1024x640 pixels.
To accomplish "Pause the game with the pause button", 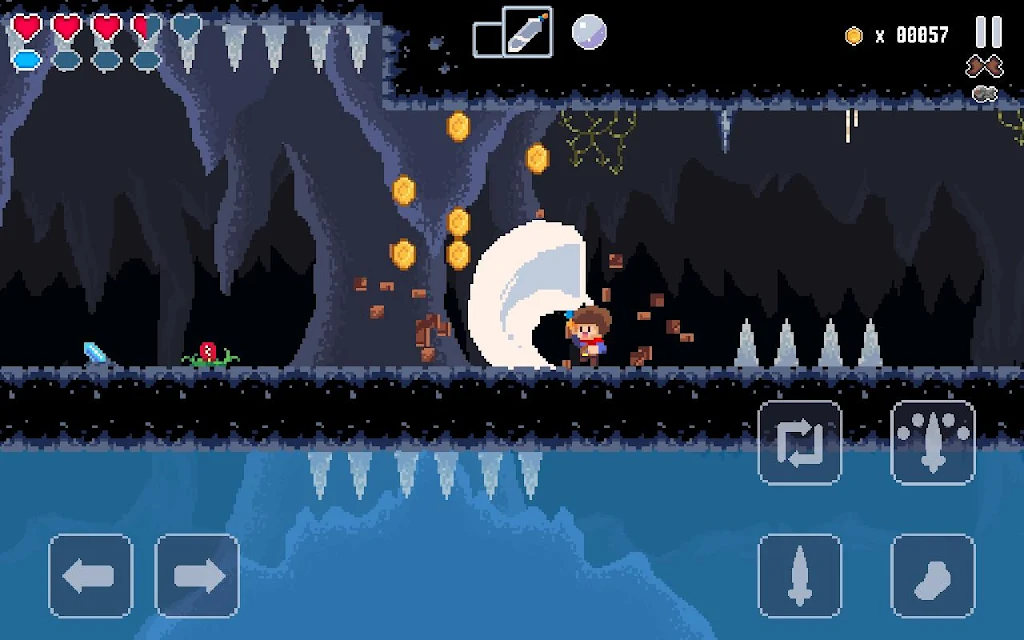I will point(988,32).
